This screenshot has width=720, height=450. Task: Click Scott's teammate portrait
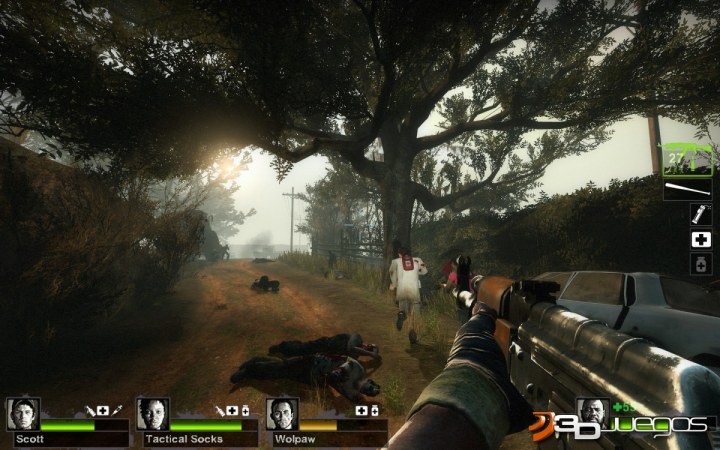coord(22,414)
